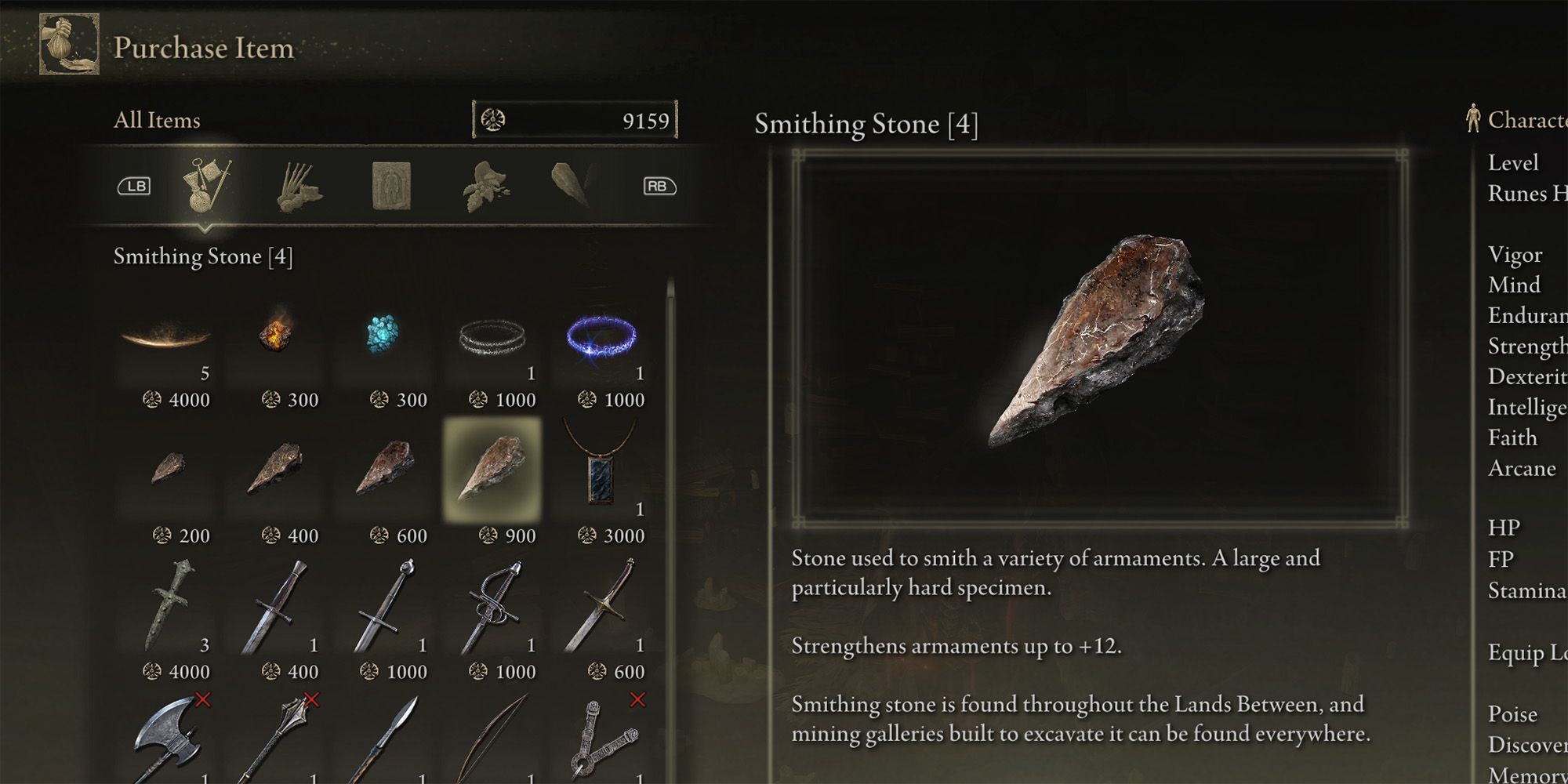Open the stone tablet category tab
Viewport: 1568px width, 784px height.
[391, 187]
